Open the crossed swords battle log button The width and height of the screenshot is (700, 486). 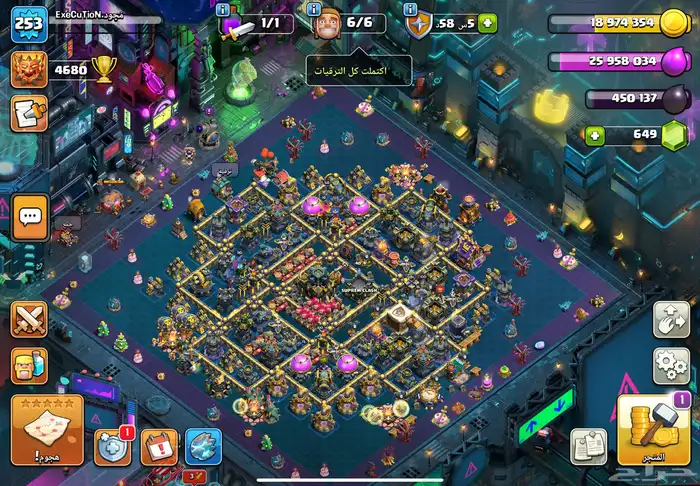pos(29,320)
